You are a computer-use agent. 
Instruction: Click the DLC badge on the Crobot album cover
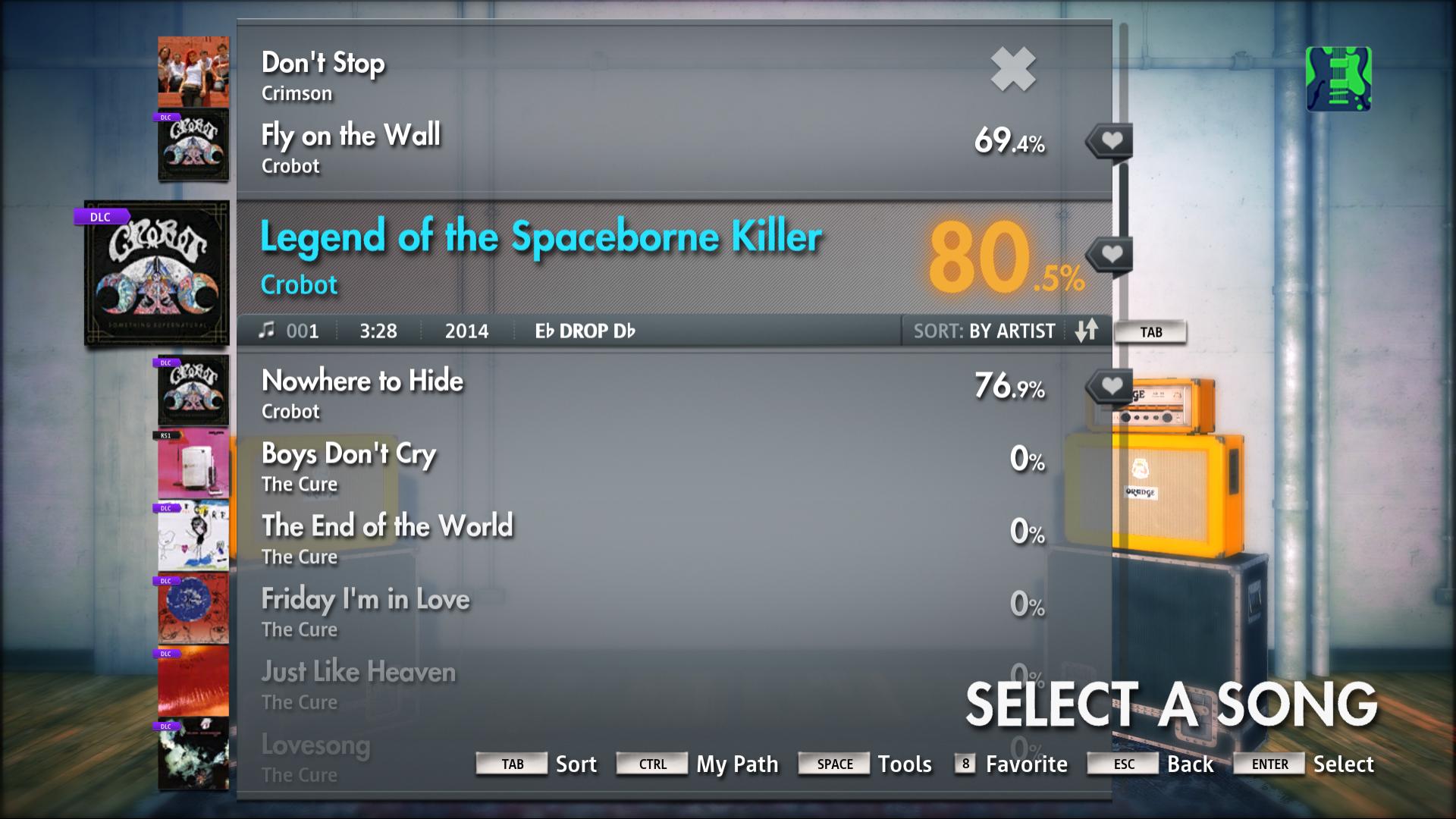pos(99,216)
